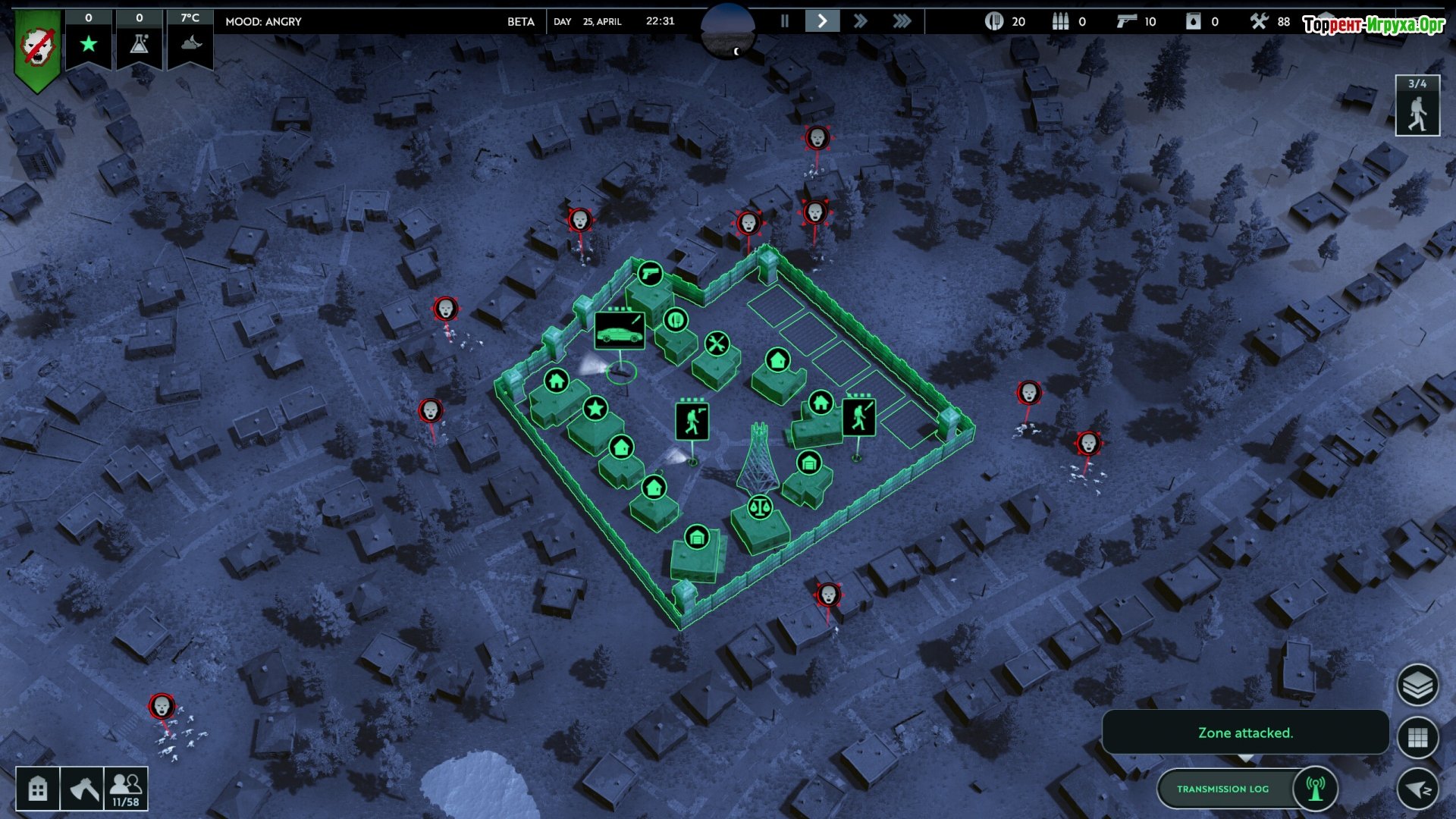Pause the game
Screen dimensions: 1456x819
point(785,21)
